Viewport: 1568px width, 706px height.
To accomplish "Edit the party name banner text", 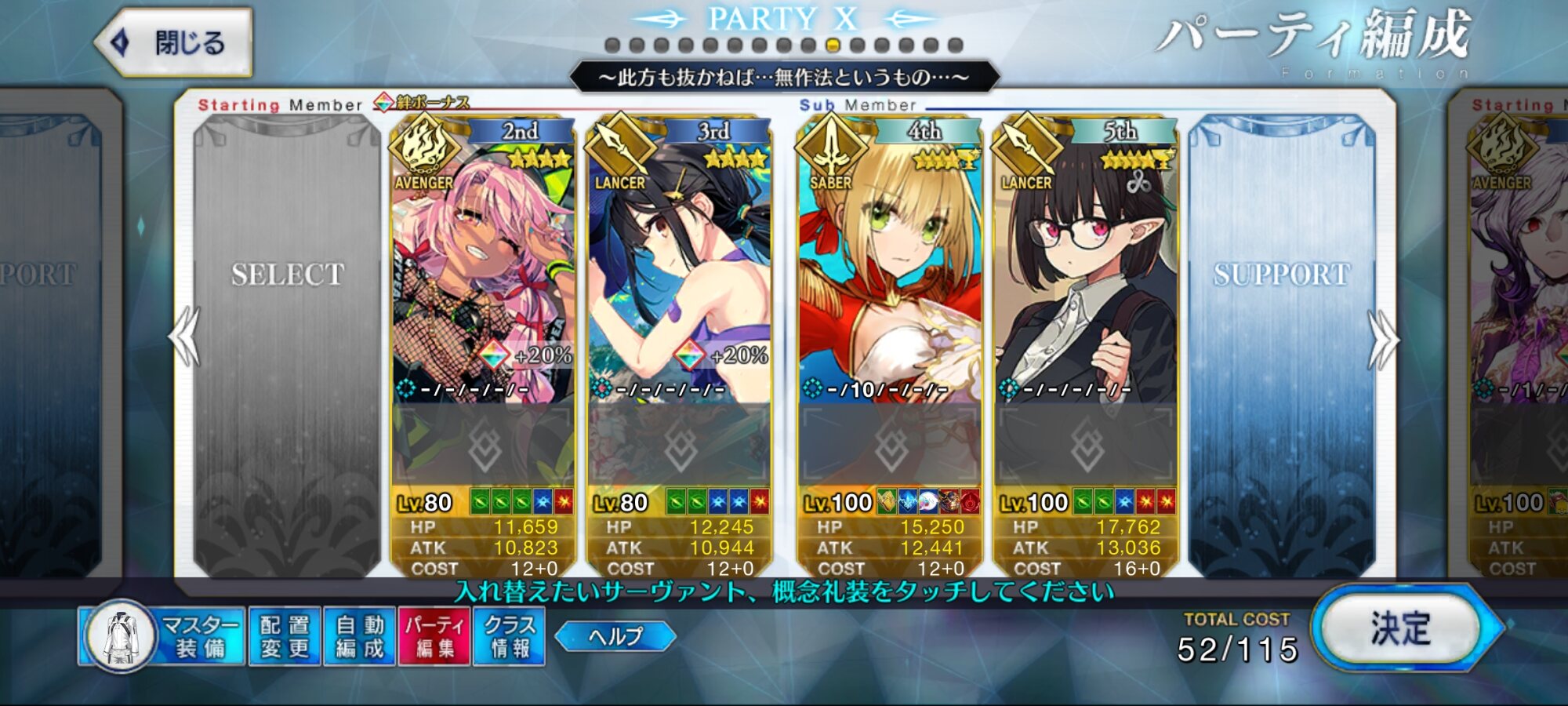I will 784,77.
